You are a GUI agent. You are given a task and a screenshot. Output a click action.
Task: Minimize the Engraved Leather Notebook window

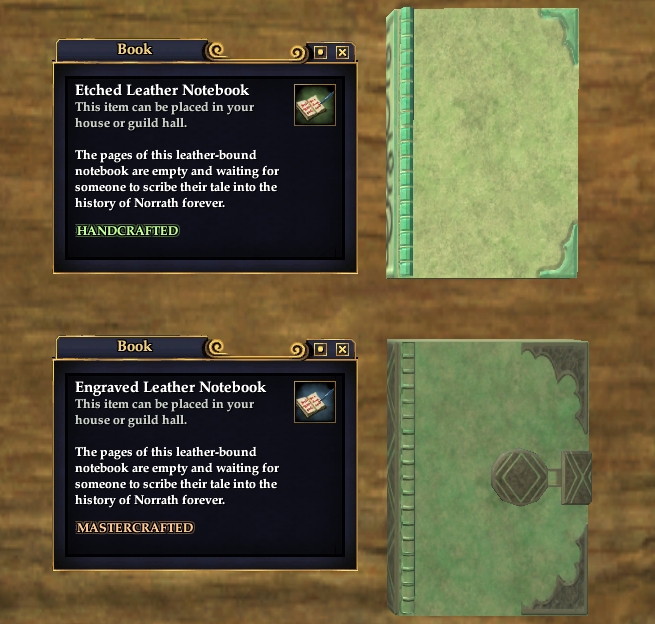320,349
